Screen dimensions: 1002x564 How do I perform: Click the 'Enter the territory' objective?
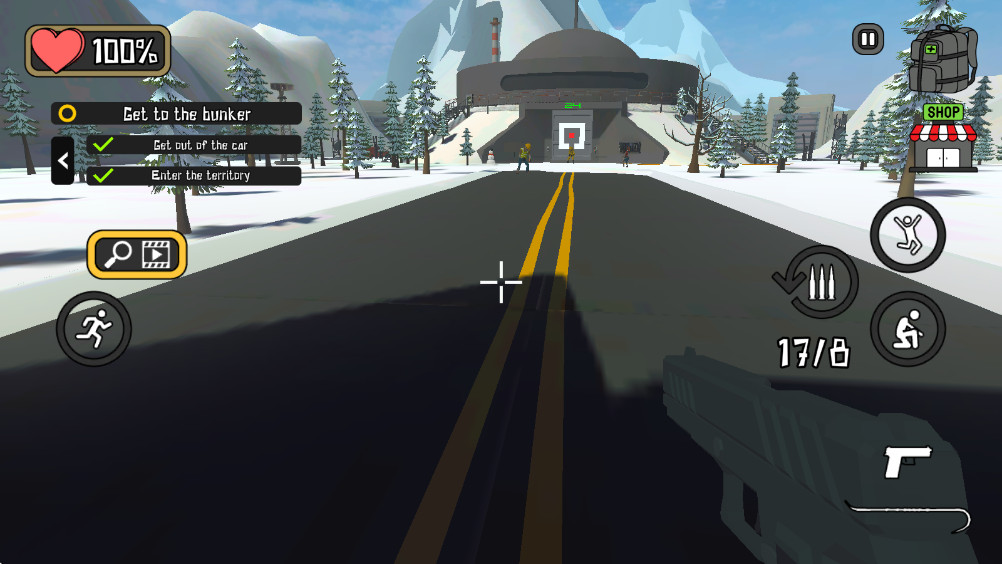(194, 176)
